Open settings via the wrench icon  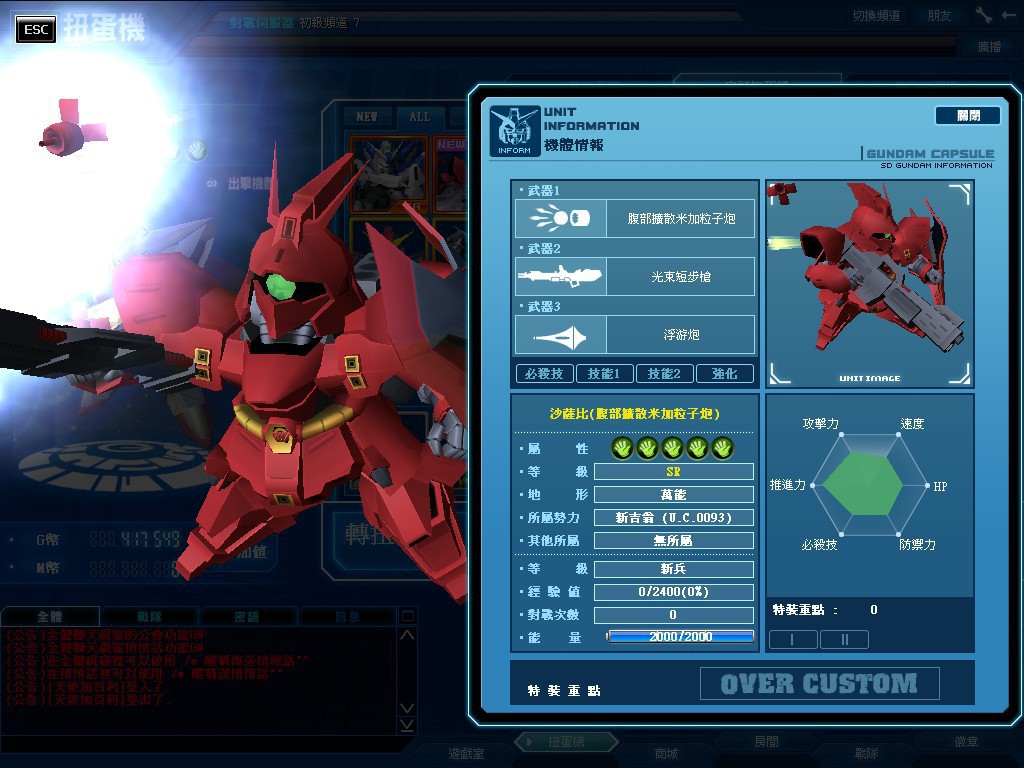(983, 15)
